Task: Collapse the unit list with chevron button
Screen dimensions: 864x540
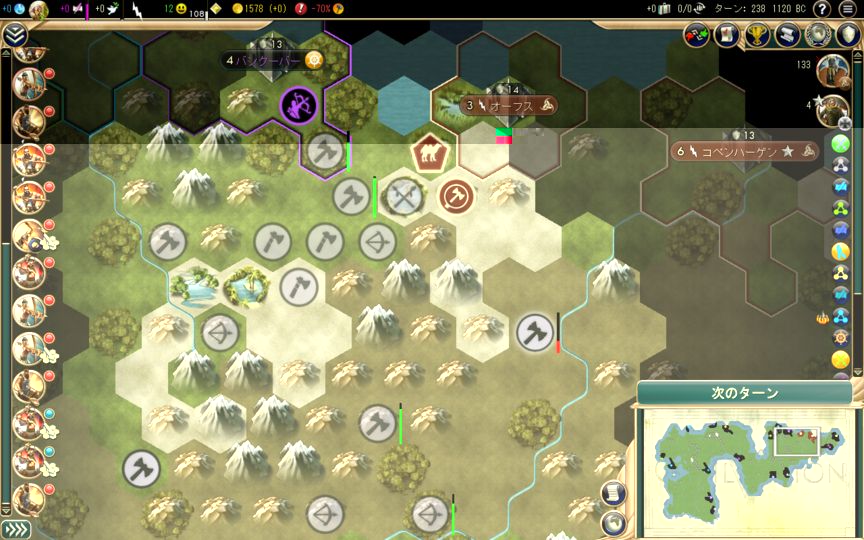Action: tap(14, 37)
